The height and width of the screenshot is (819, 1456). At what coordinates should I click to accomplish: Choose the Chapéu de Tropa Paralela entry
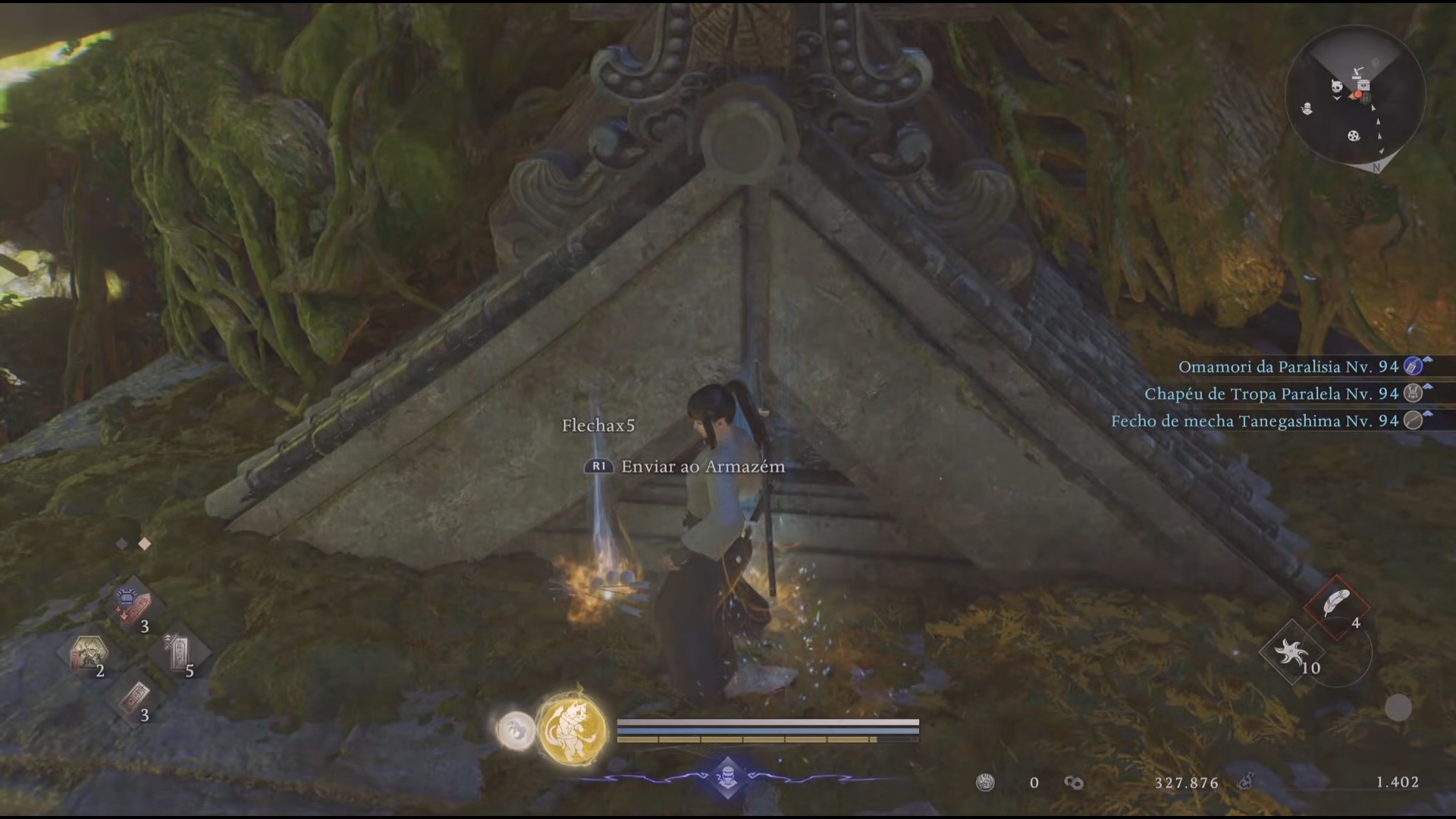pos(1271,394)
